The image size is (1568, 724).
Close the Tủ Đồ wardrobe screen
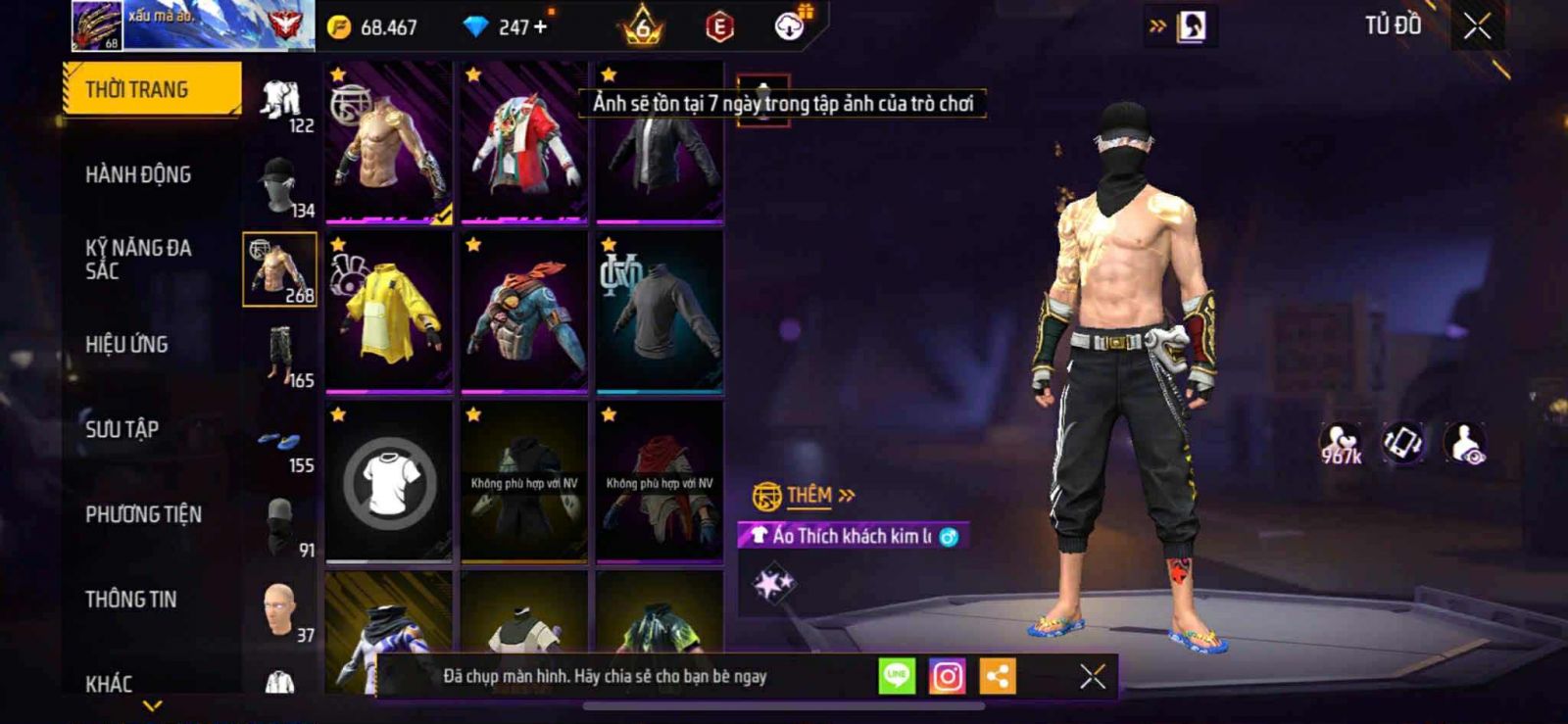(x=1477, y=27)
